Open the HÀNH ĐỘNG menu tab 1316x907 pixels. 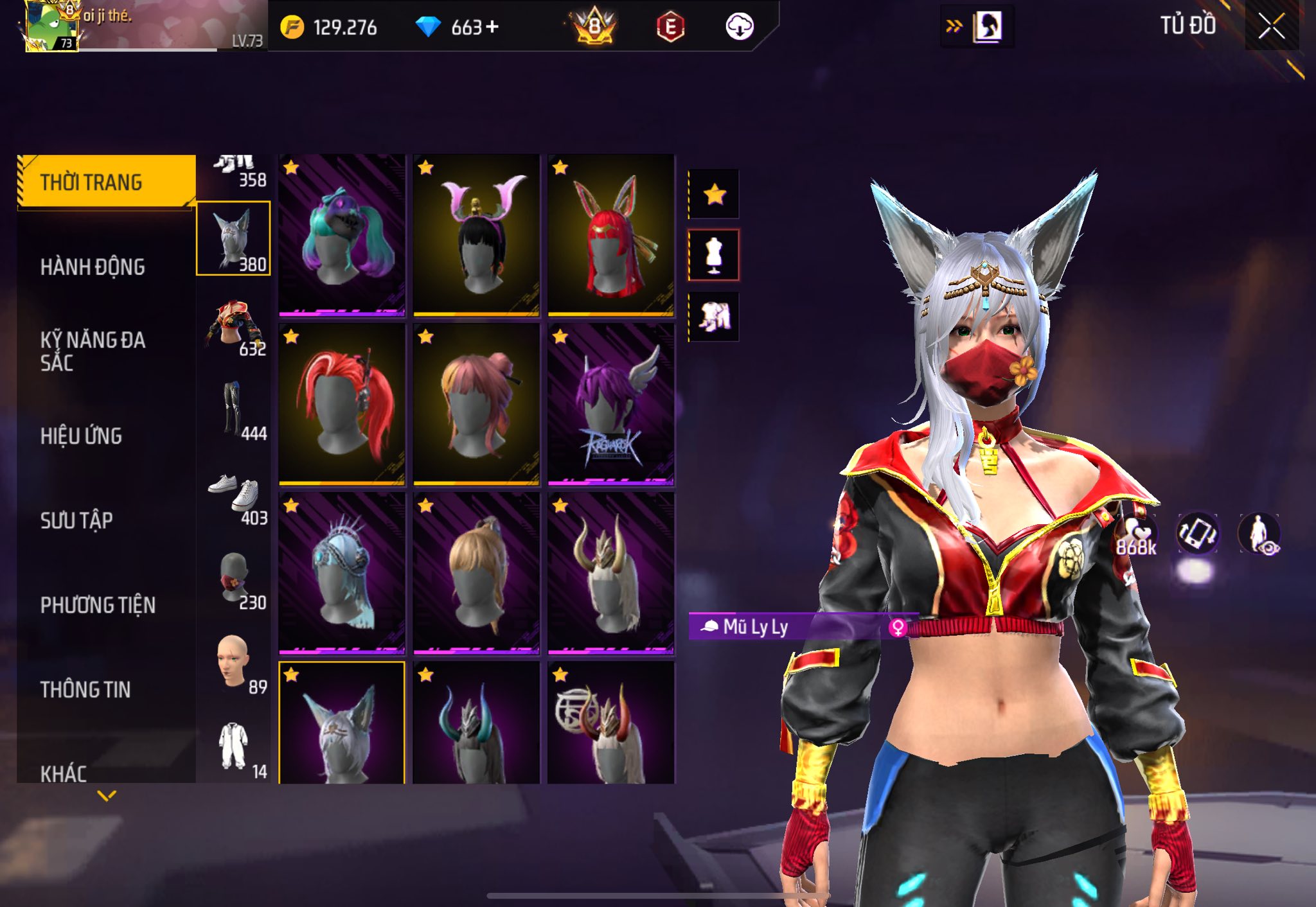(93, 267)
